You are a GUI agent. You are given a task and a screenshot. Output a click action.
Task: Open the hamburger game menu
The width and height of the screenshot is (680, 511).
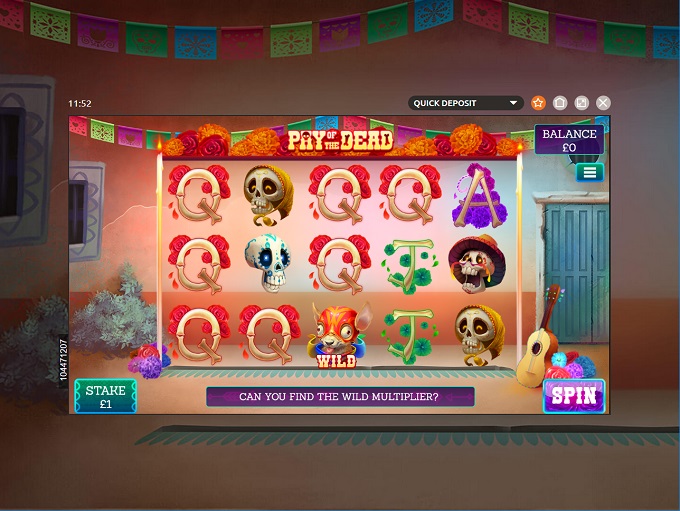pyautogui.click(x=589, y=172)
